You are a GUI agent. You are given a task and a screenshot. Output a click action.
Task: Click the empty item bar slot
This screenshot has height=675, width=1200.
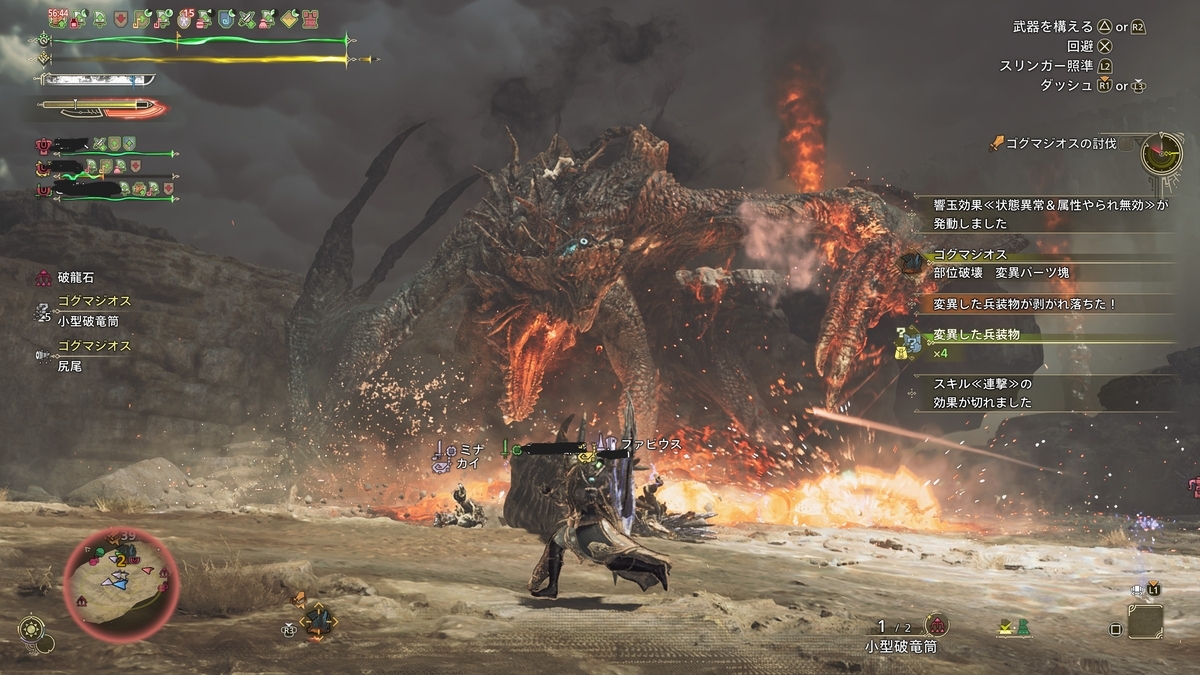coord(1145,622)
